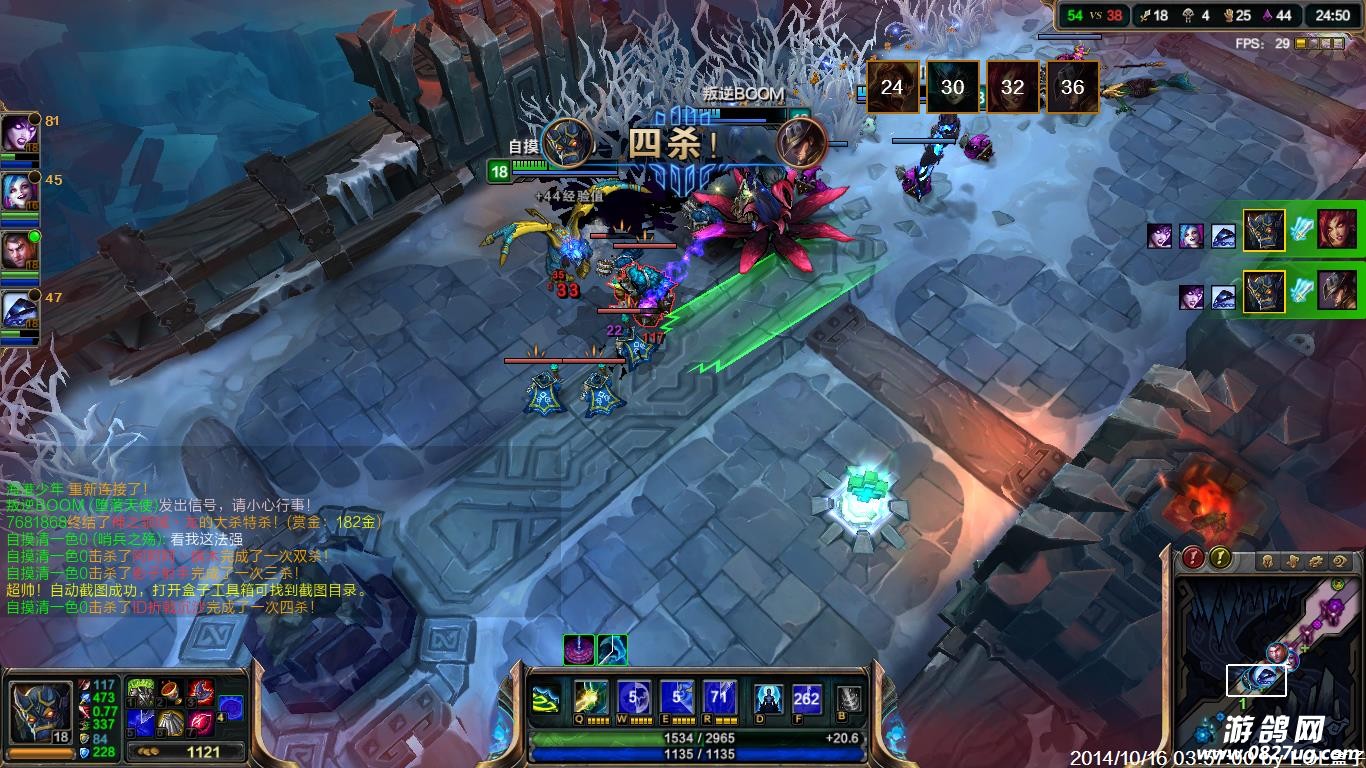This screenshot has width=1366, height=768.
Task: Click the B recall button
Action: (x=849, y=699)
